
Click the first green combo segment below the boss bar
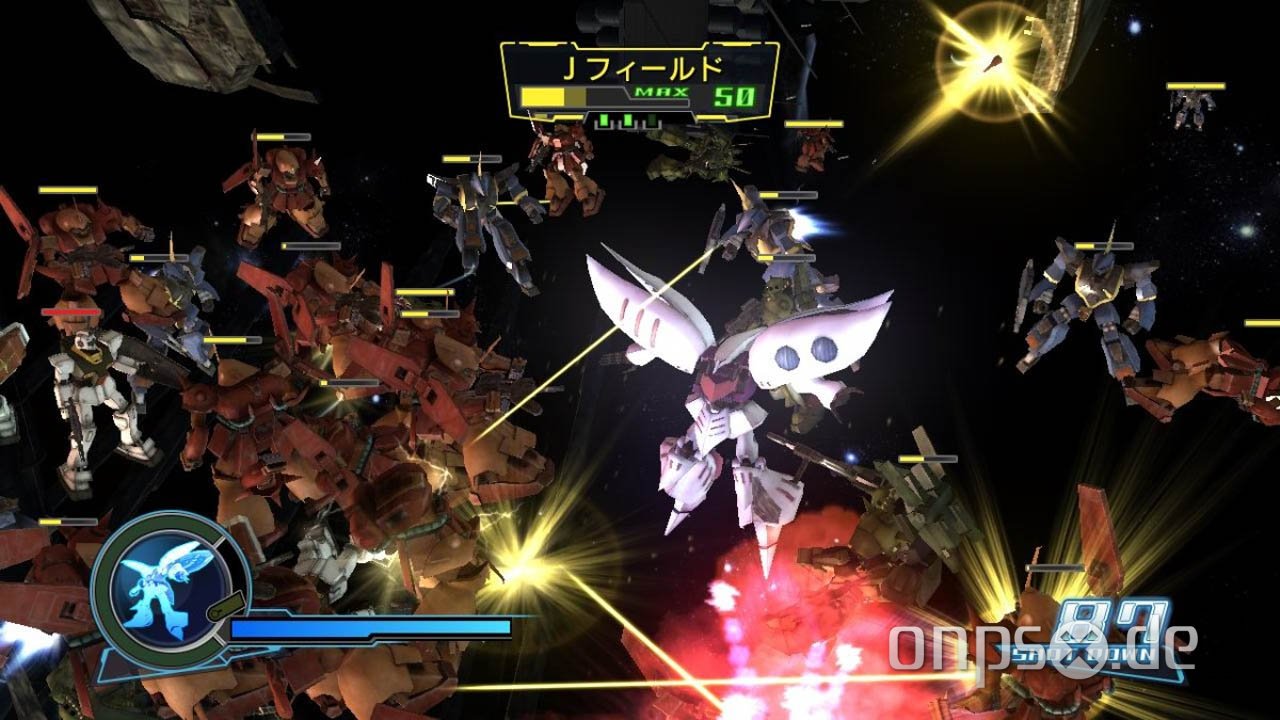click(x=605, y=121)
